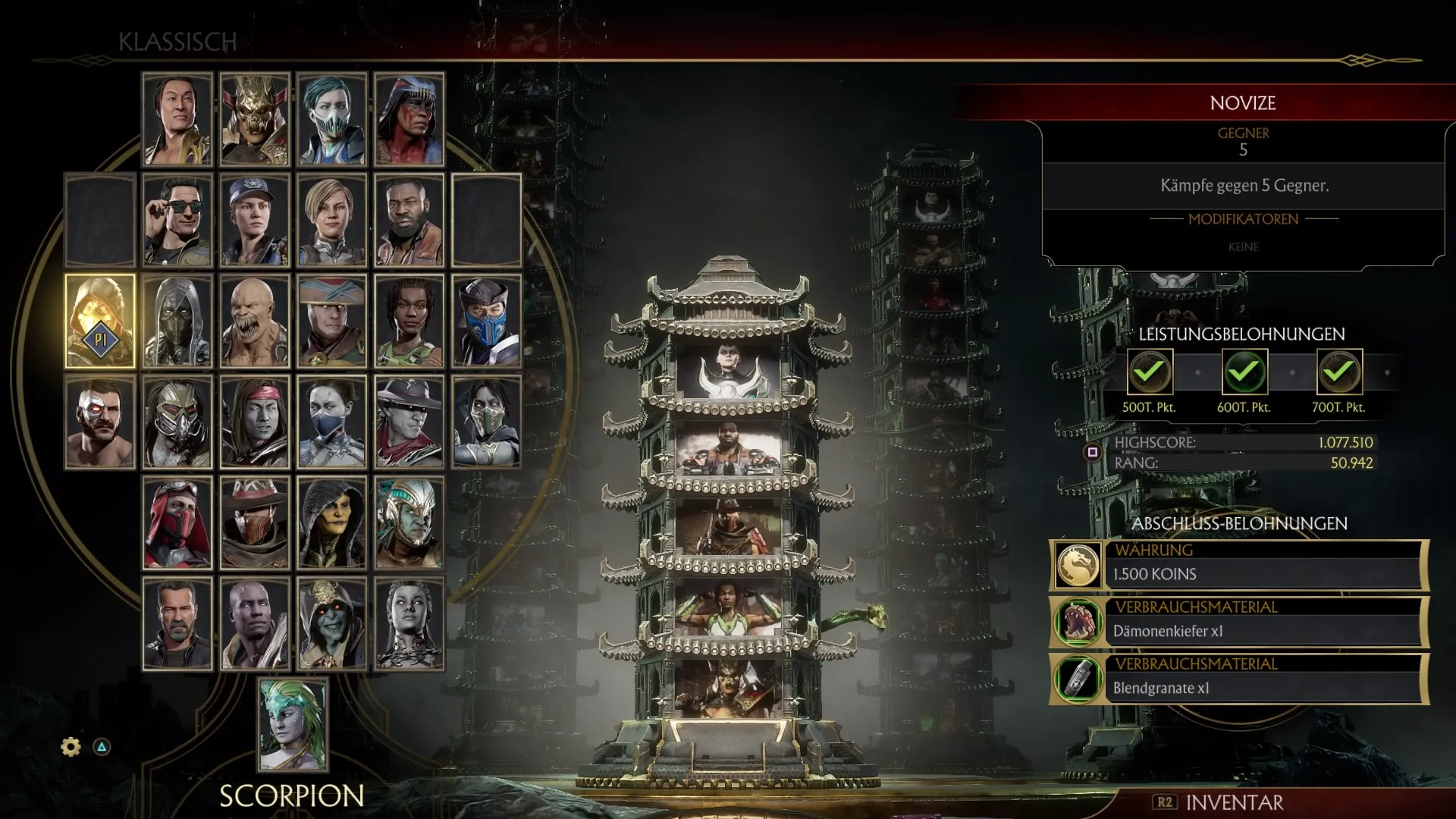1456x819 pixels.
Task: Pick Liu Kang with the red headband
Action: click(x=255, y=422)
